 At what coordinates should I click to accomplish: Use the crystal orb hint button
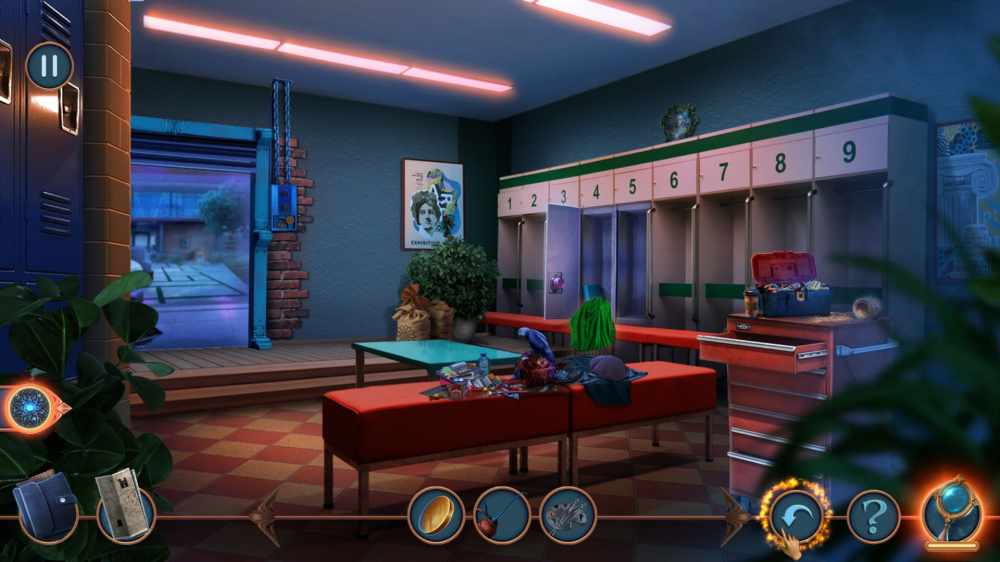[952, 512]
